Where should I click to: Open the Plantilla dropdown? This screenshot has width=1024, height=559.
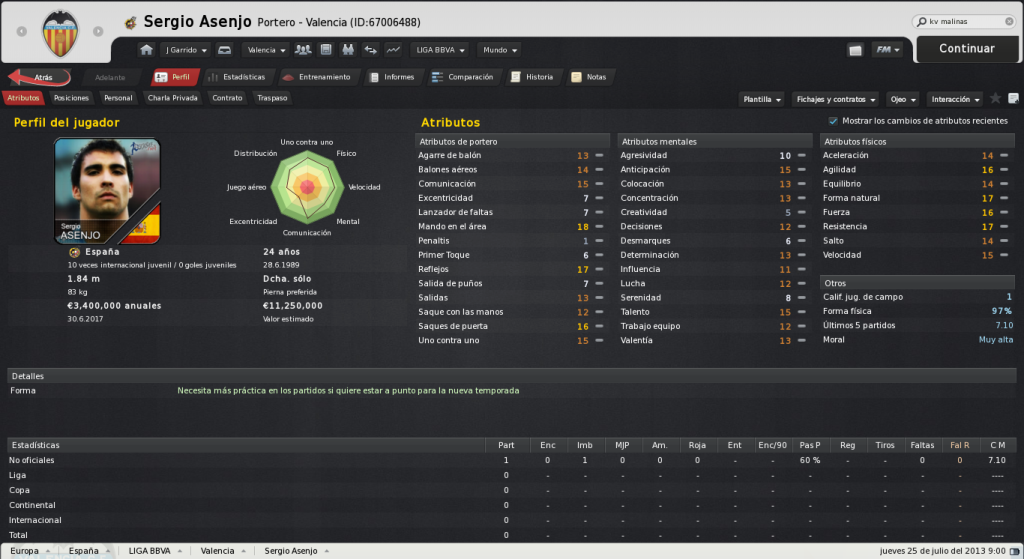(762, 99)
